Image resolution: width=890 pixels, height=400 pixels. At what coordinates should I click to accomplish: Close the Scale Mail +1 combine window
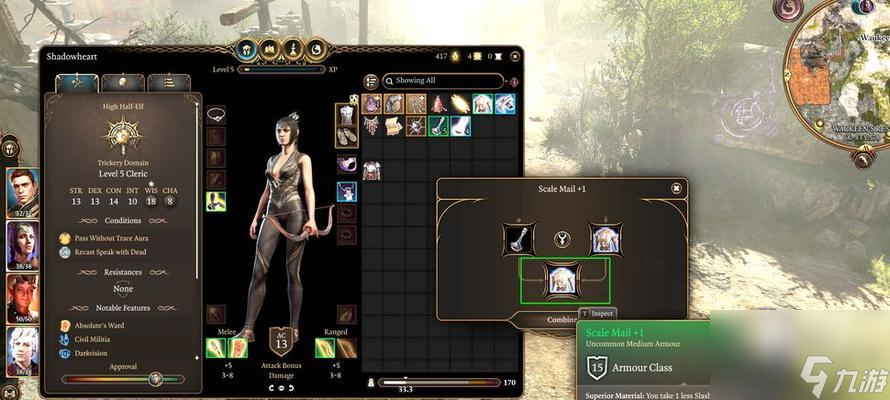click(677, 188)
